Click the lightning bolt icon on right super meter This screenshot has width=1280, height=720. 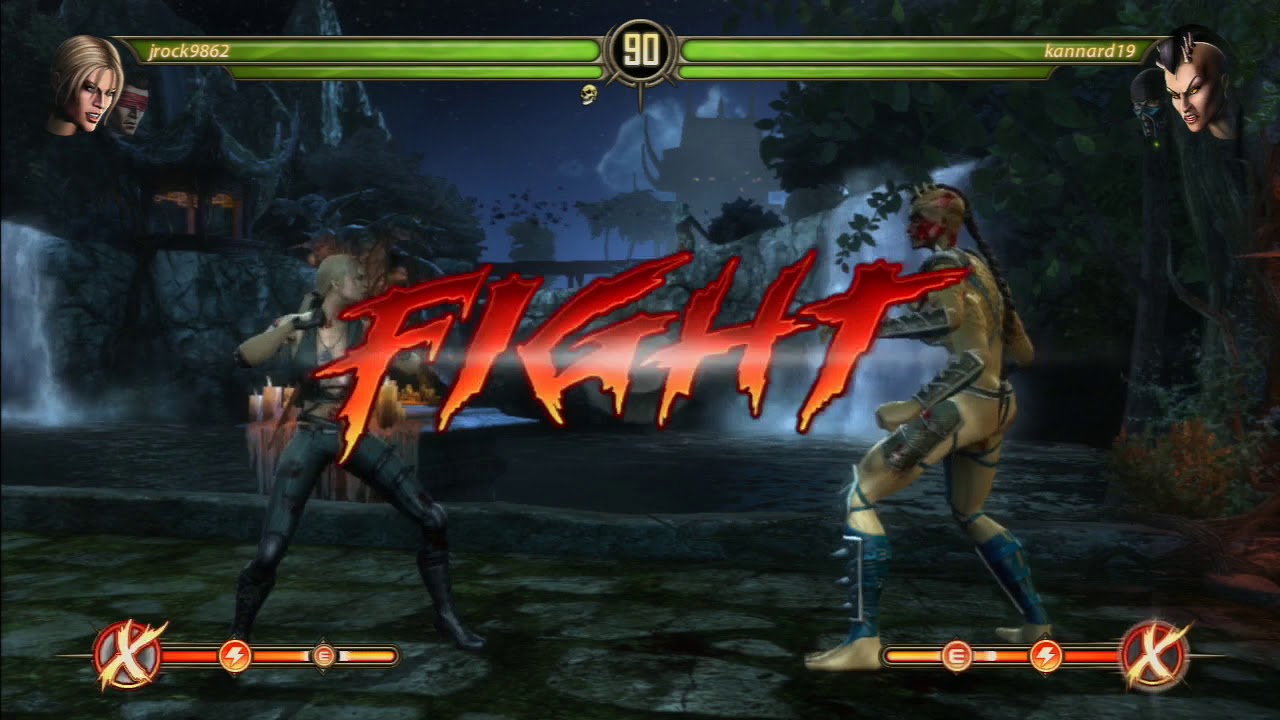(x=1045, y=655)
